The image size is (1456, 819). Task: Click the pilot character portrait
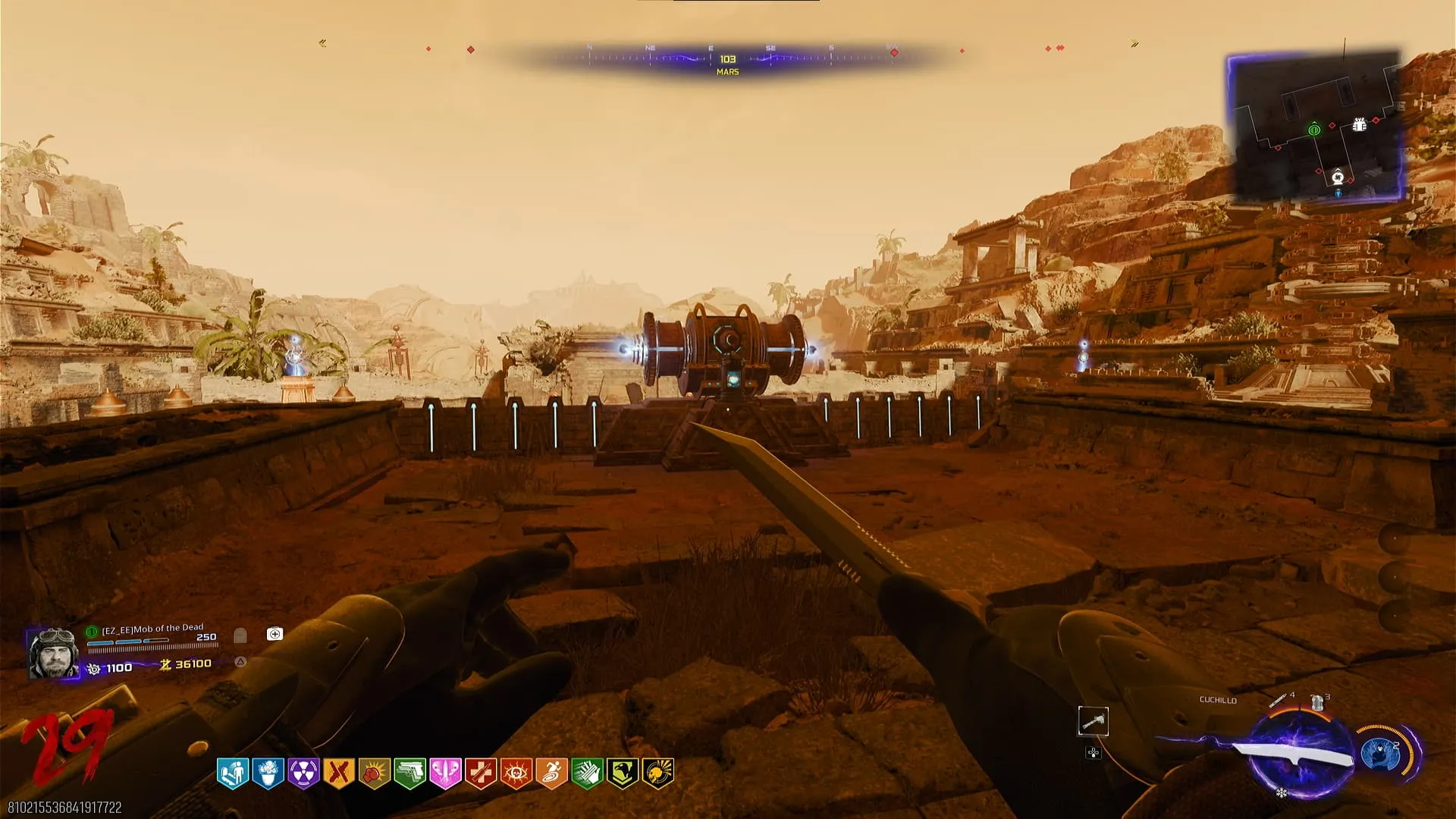pos(53,653)
